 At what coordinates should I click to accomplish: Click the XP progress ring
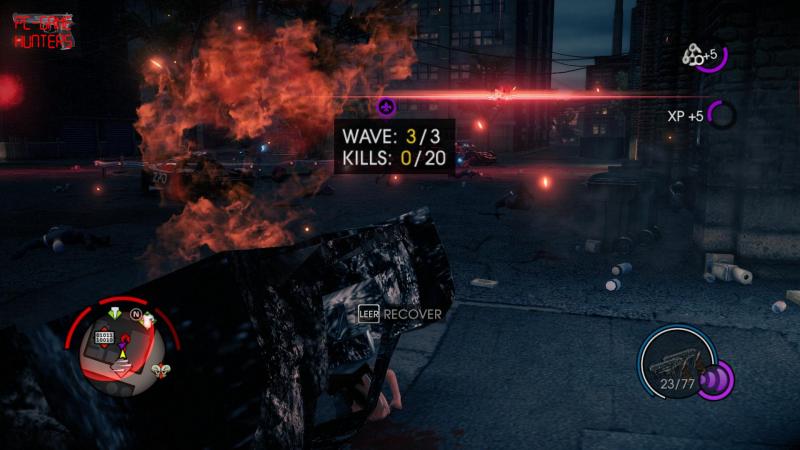[x=721, y=115]
